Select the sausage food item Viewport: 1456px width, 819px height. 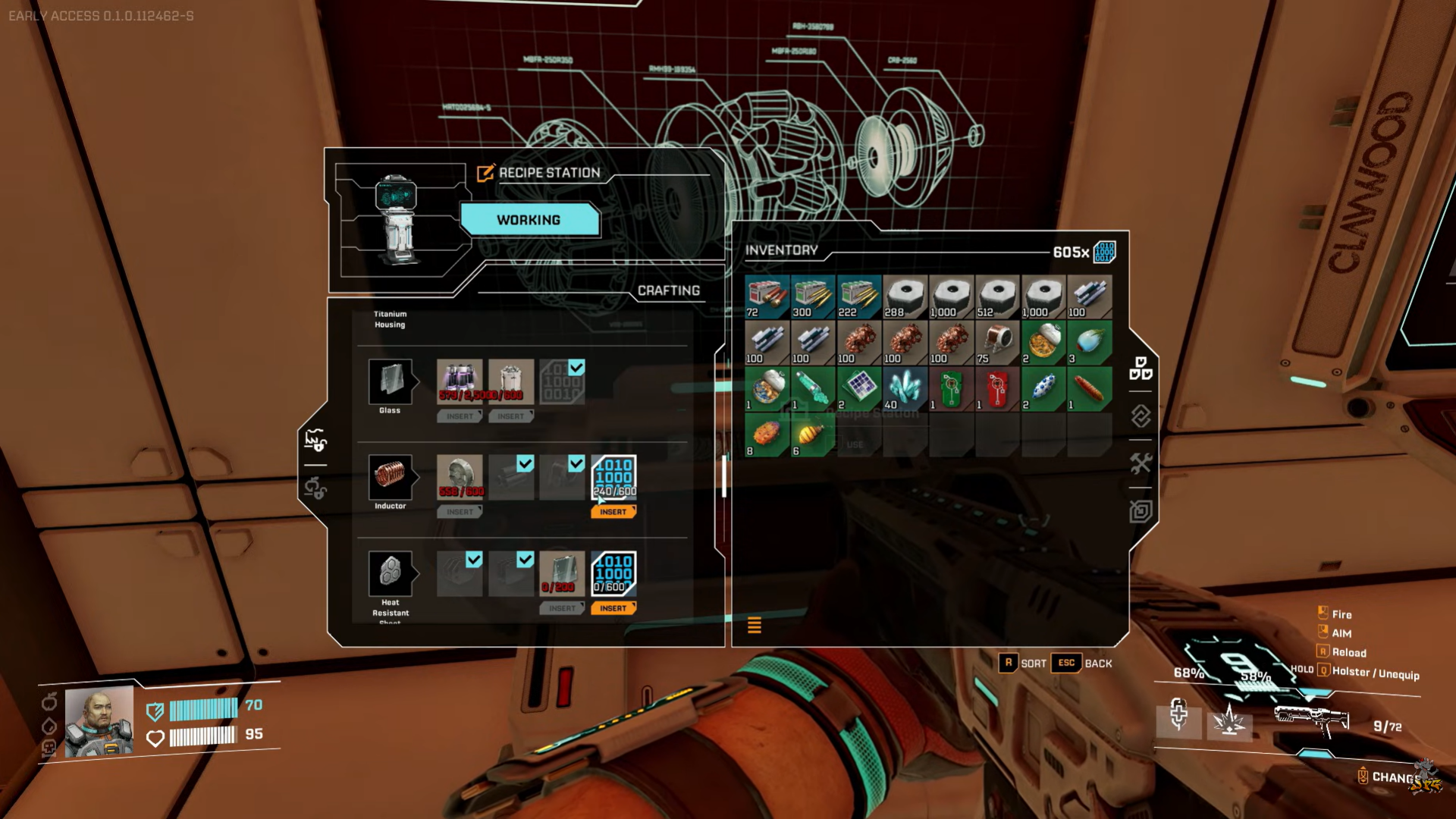click(x=1089, y=389)
